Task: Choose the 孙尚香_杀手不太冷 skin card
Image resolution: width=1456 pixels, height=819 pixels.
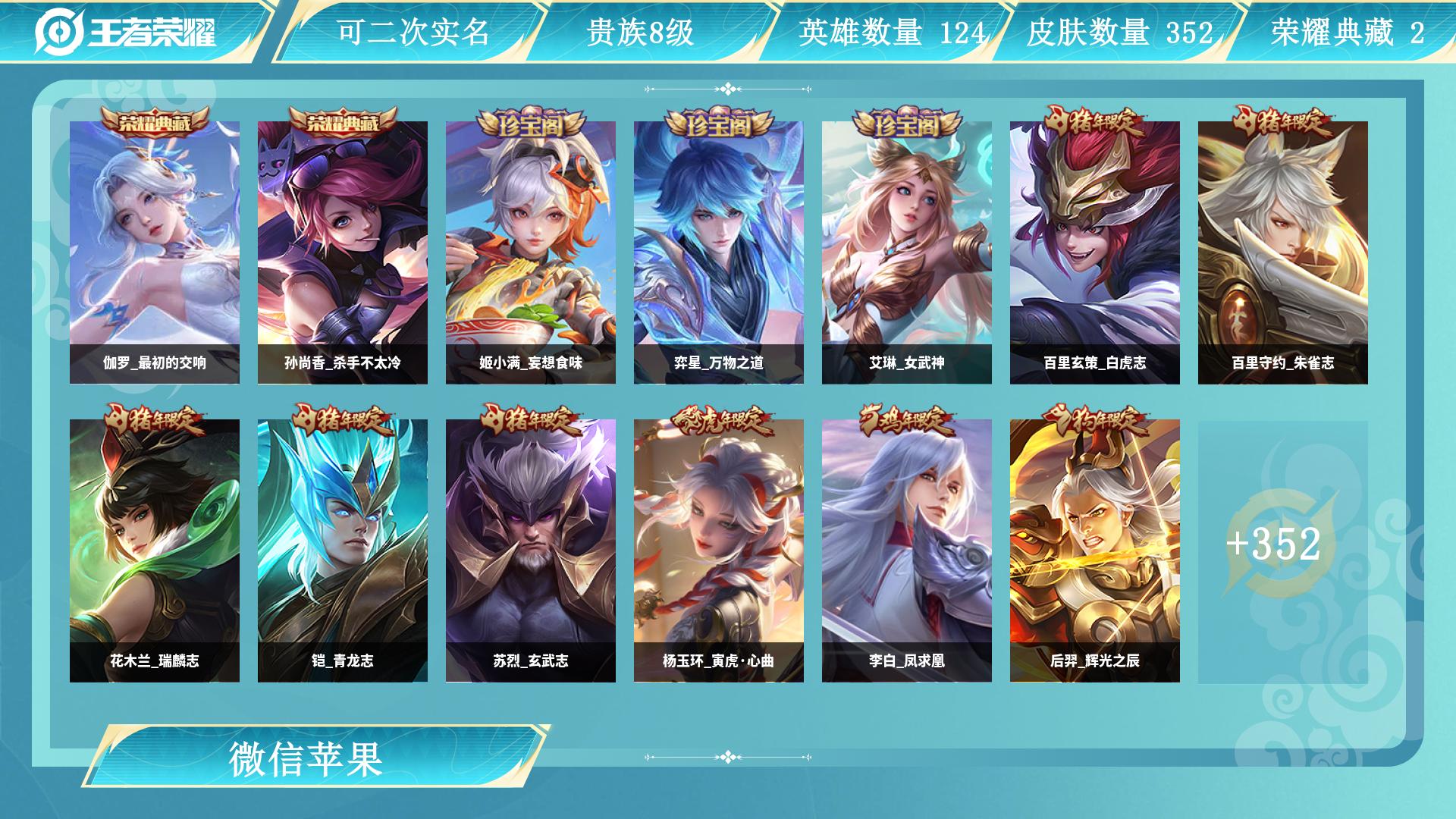Action: coord(343,253)
